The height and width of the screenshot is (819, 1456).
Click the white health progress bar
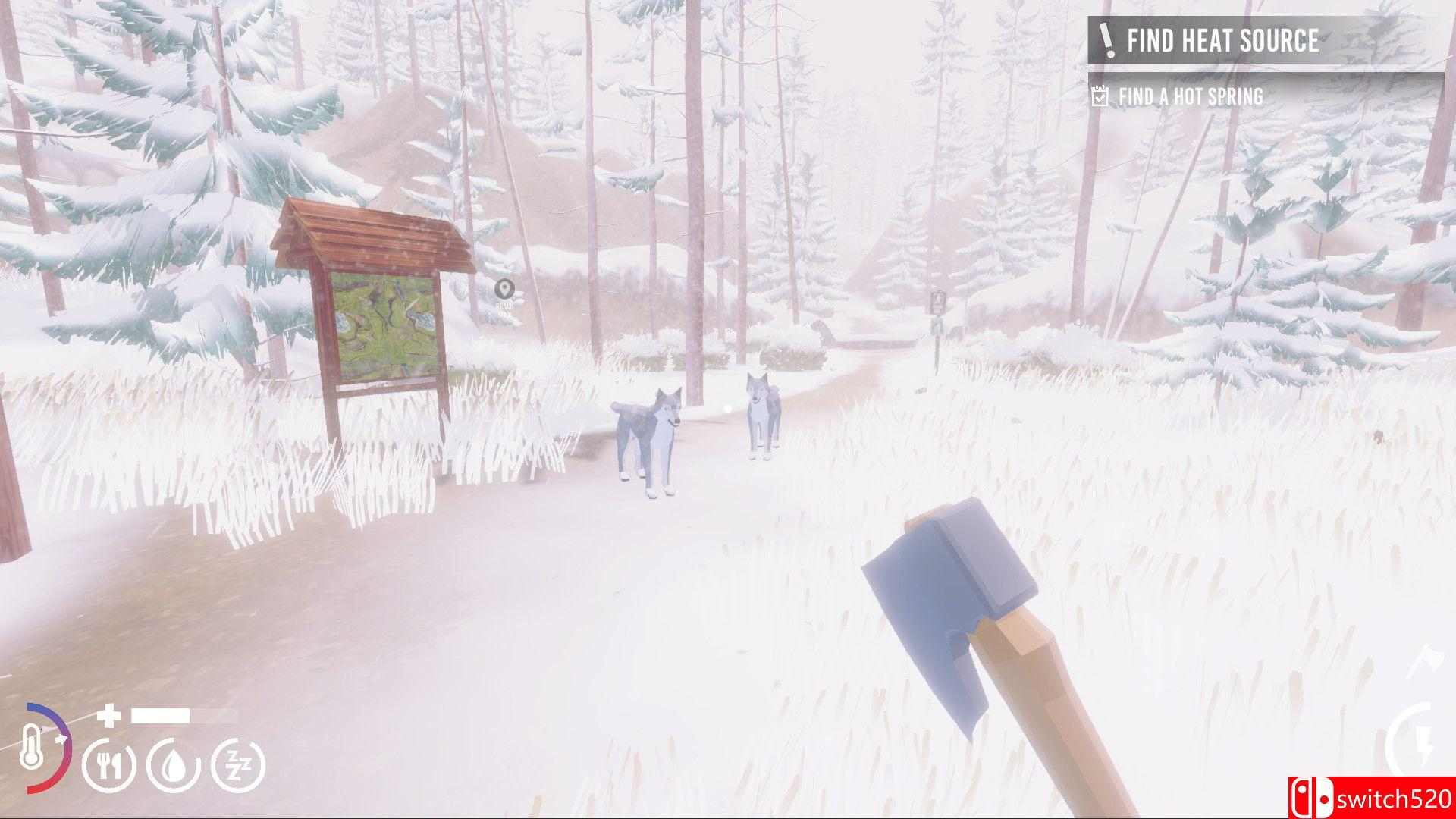(x=161, y=714)
